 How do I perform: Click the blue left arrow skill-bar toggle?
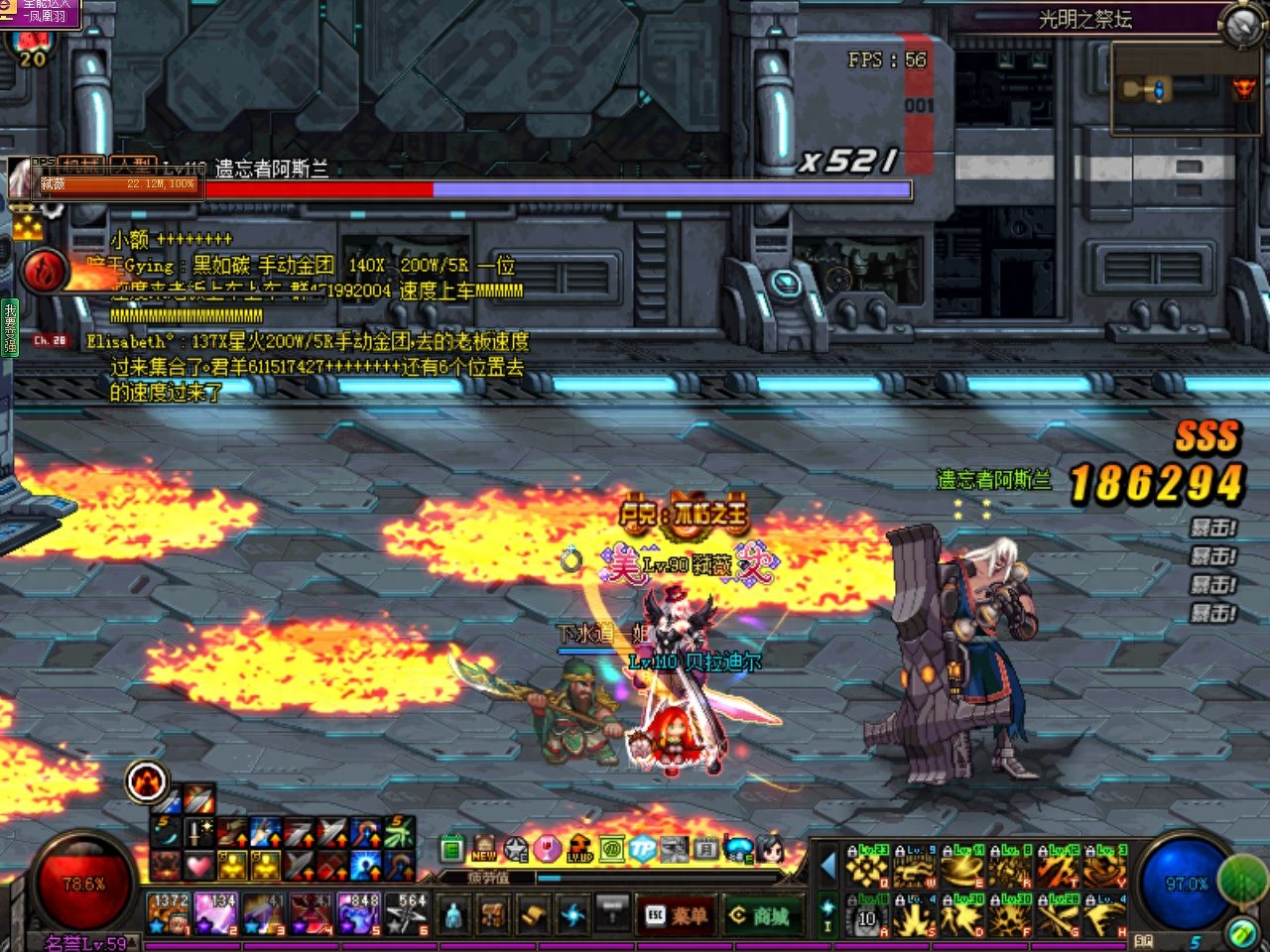tap(828, 866)
